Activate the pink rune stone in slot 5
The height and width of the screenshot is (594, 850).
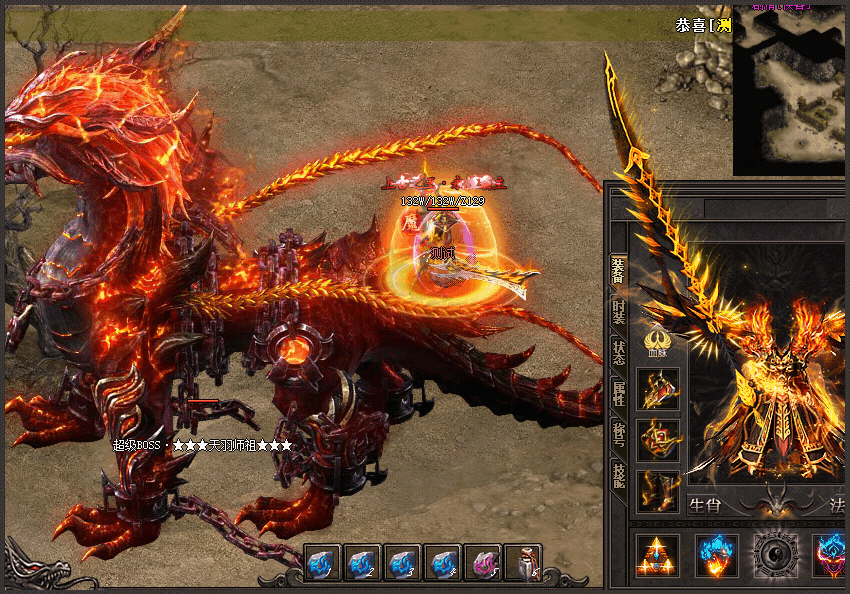[482, 564]
